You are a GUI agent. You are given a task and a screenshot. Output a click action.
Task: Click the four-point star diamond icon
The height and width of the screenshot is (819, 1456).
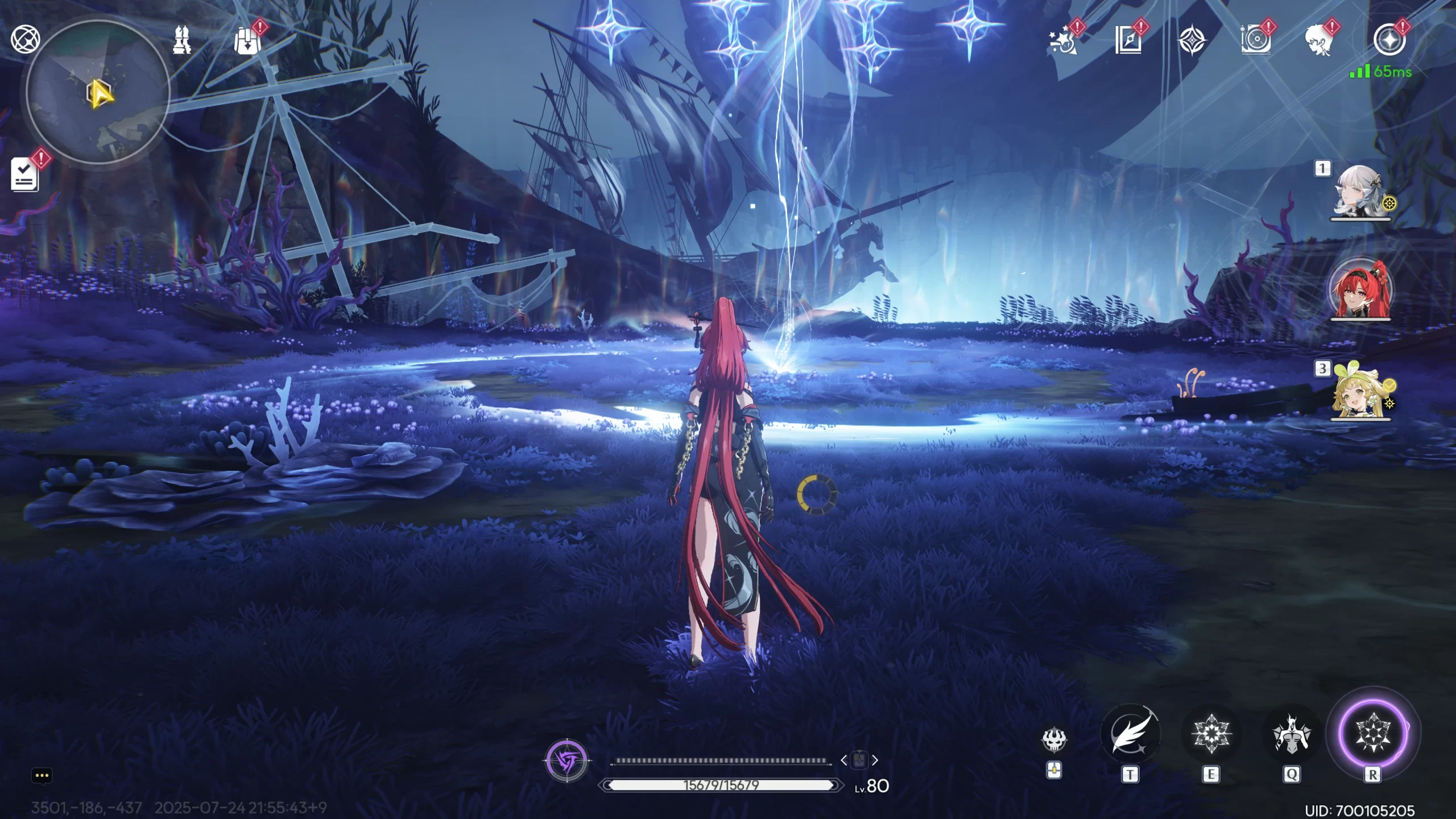pos(1192,41)
